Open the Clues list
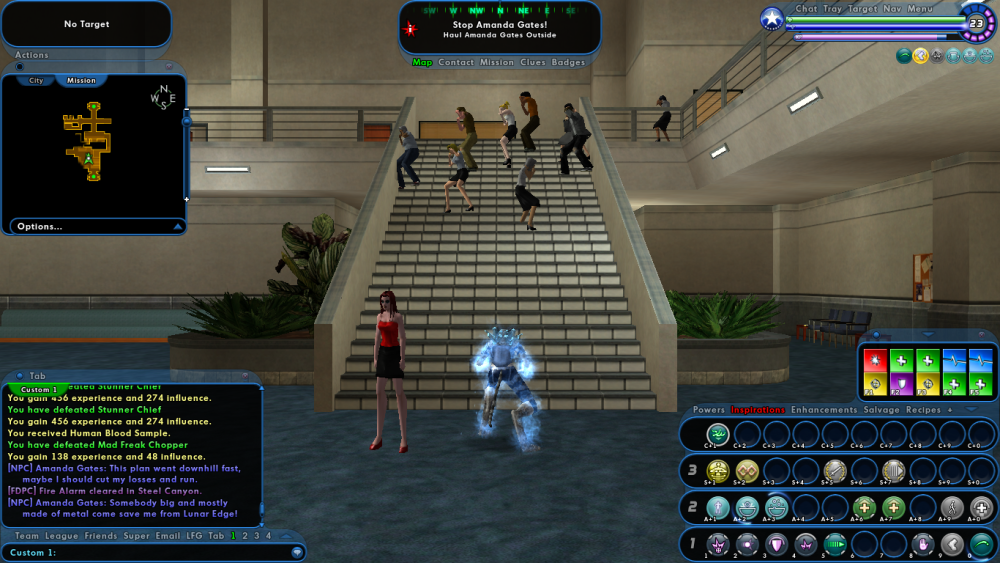The height and width of the screenshot is (563, 1000). (x=532, y=63)
